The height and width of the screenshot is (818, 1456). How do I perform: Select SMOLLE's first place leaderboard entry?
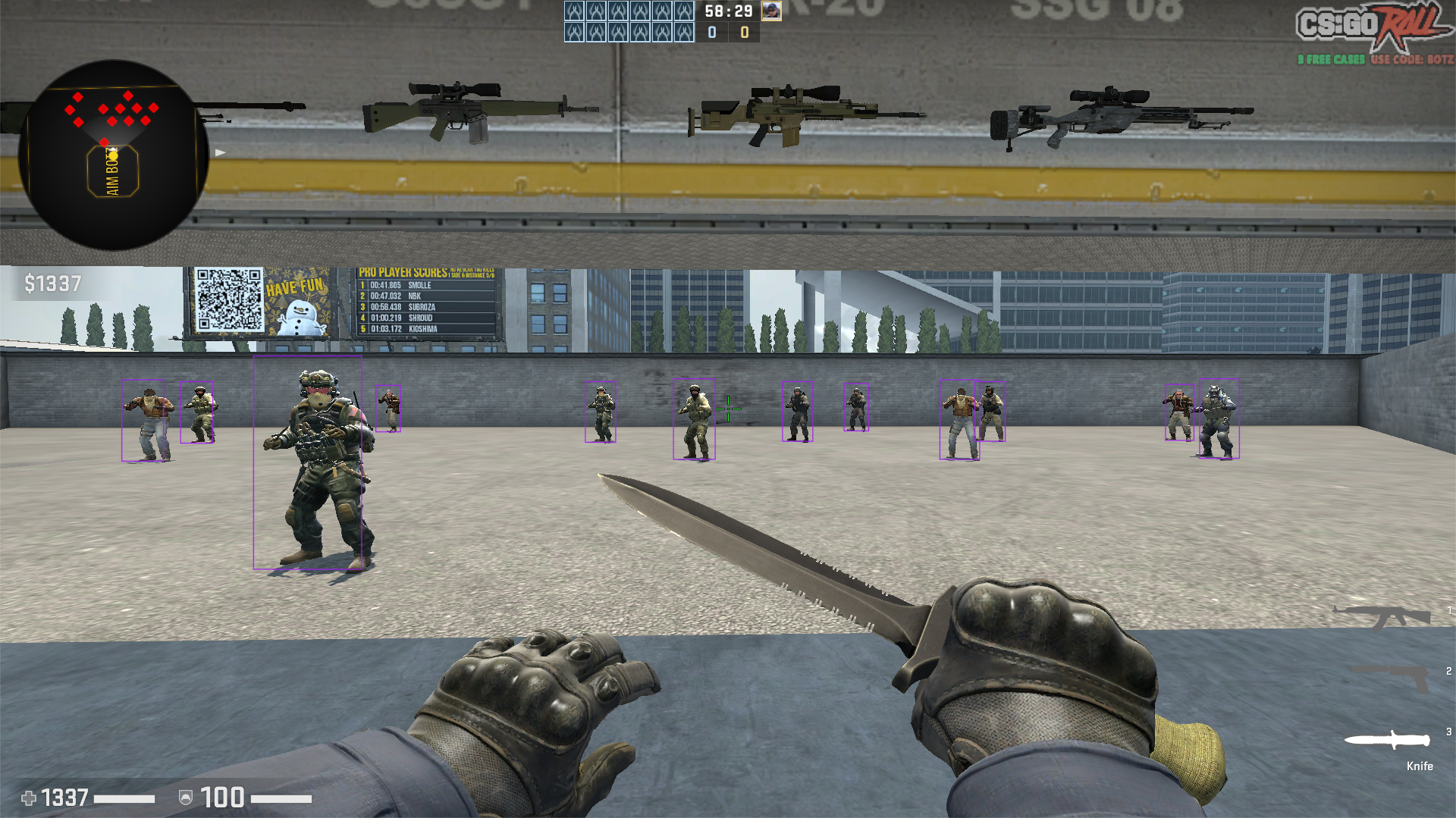click(397, 286)
